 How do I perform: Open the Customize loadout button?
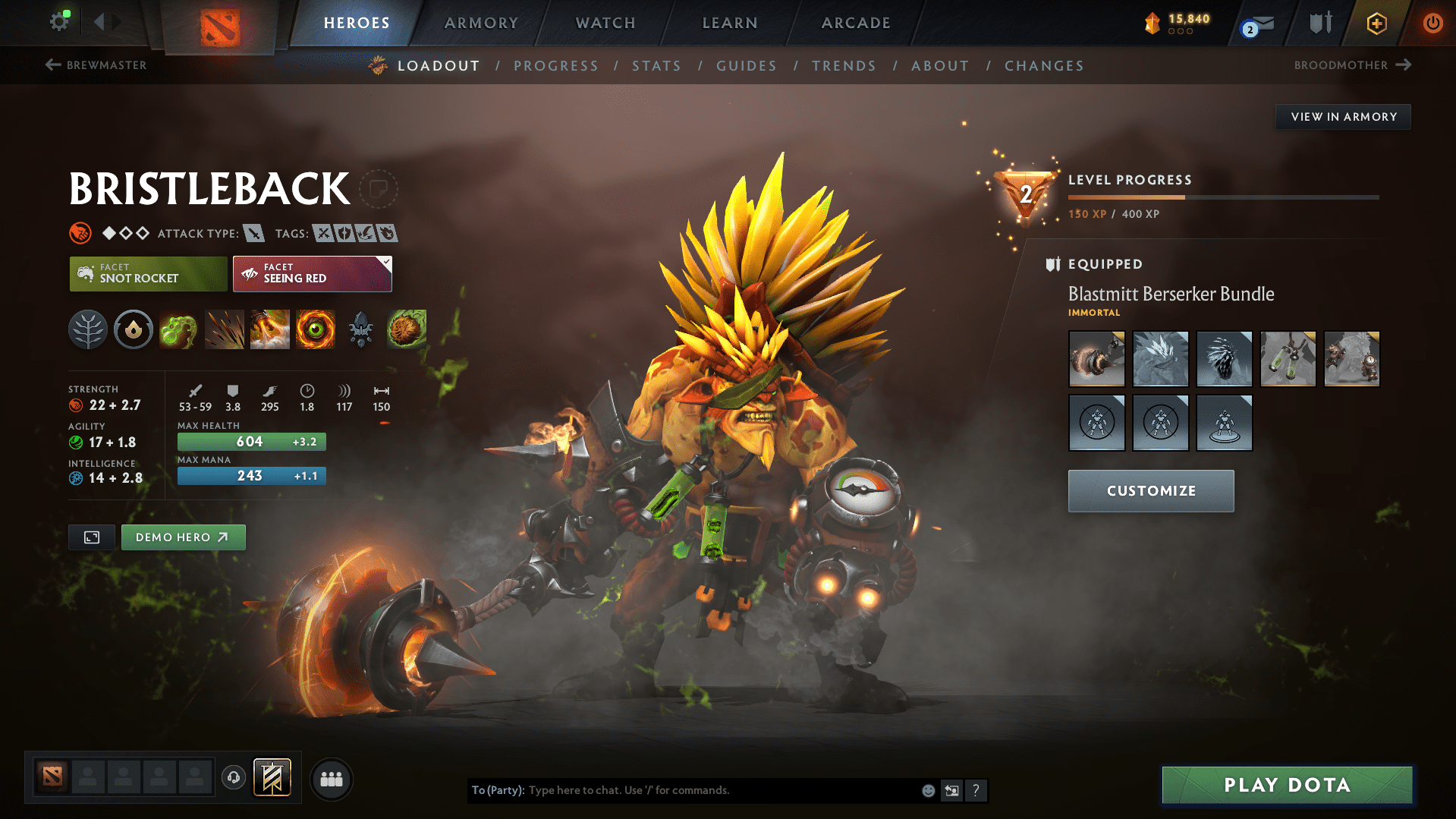coord(1150,491)
